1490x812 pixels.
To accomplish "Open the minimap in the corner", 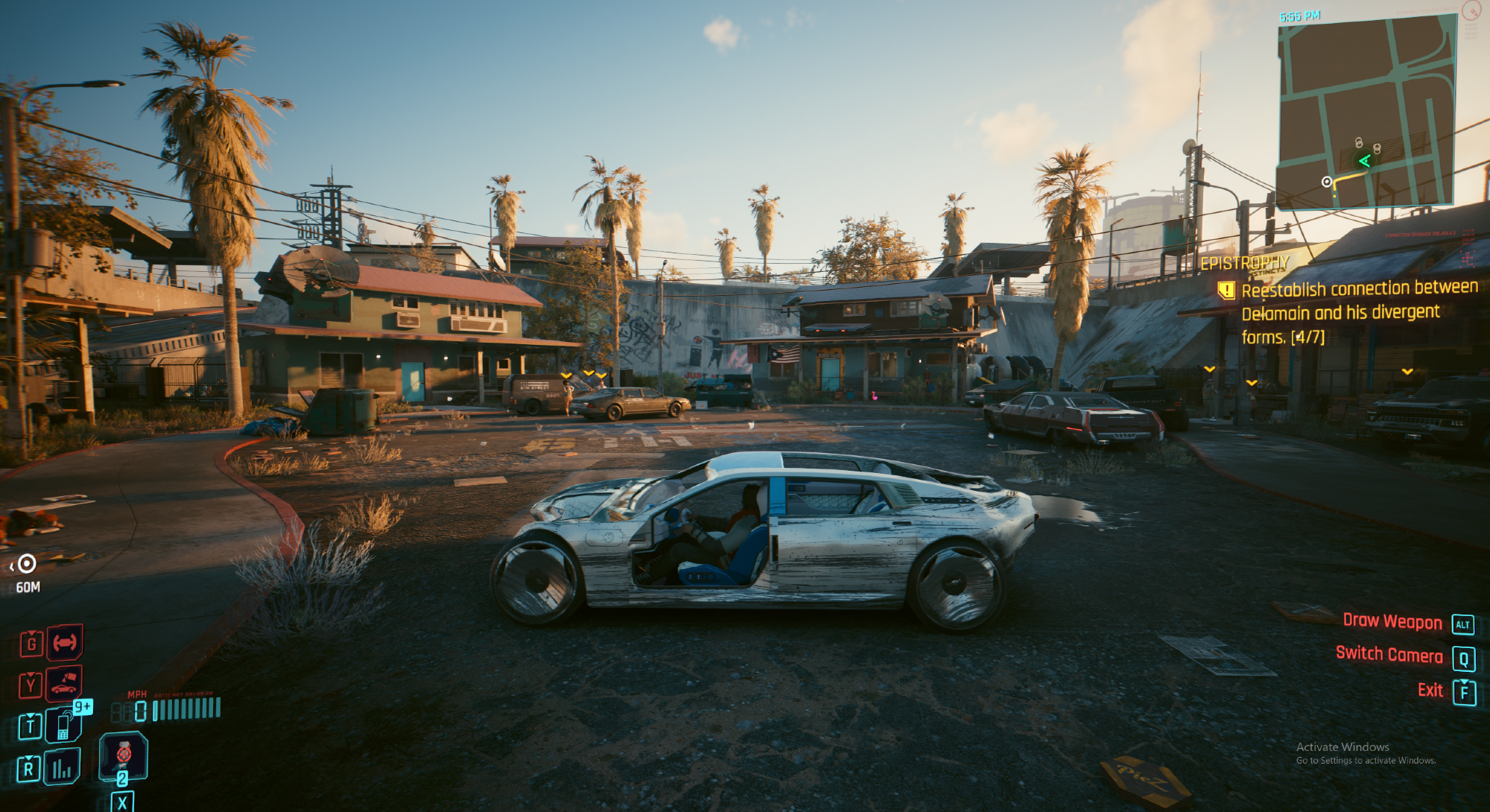I will click(1367, 110).
